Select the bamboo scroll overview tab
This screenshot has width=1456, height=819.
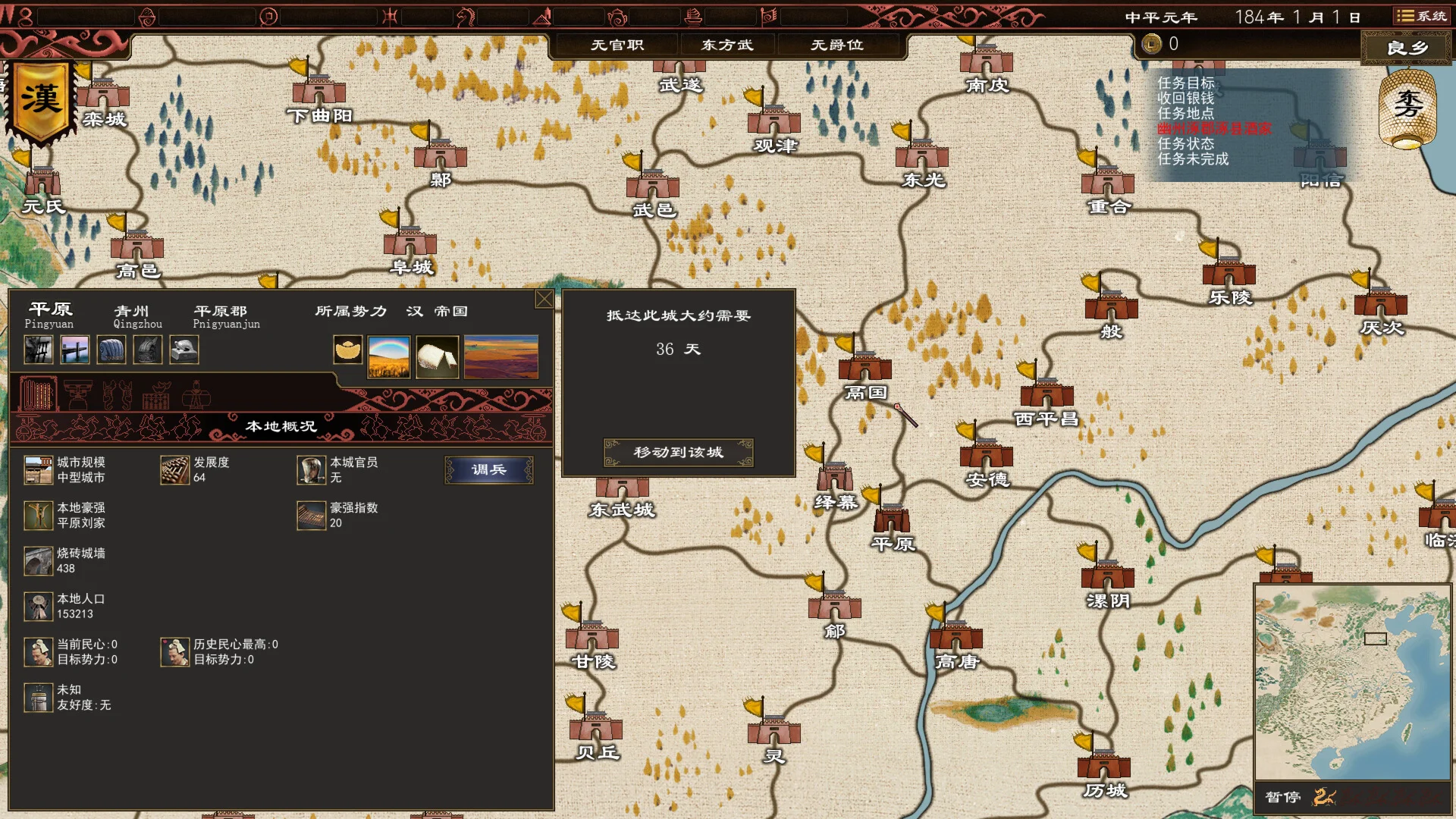click(x=37, y=395)
